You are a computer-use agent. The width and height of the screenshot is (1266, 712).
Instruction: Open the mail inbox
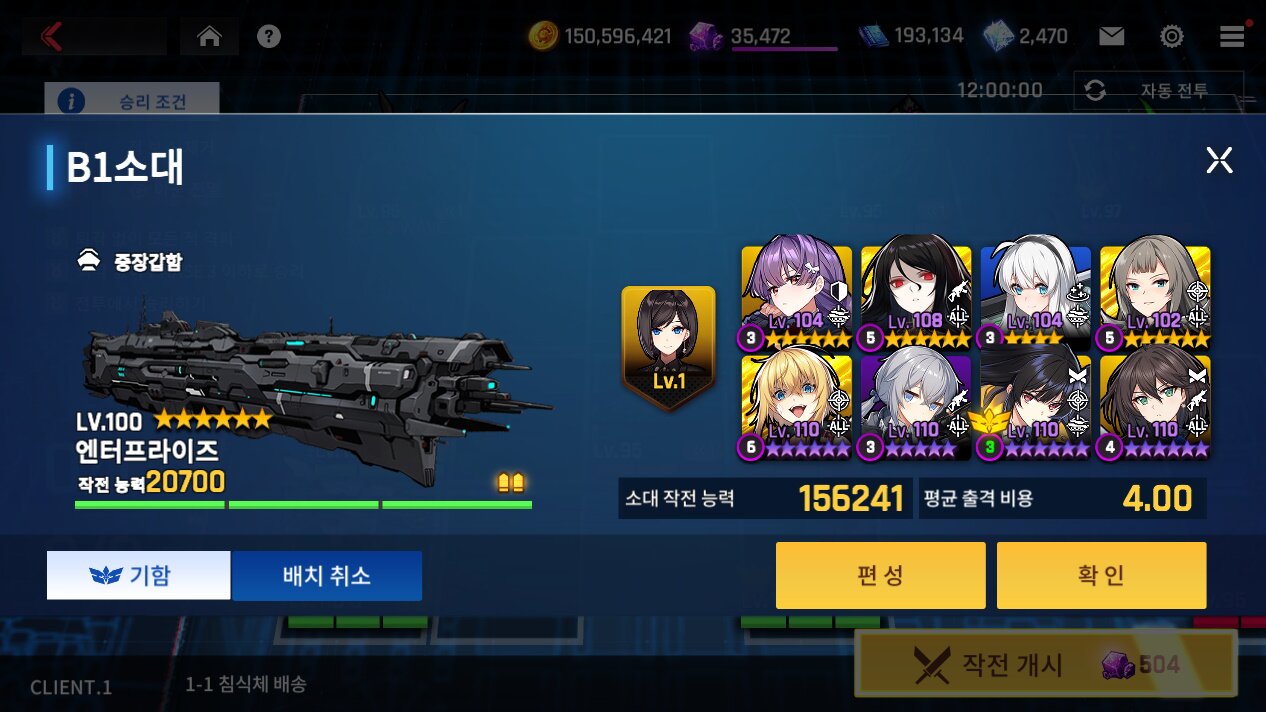point(1111,37)
